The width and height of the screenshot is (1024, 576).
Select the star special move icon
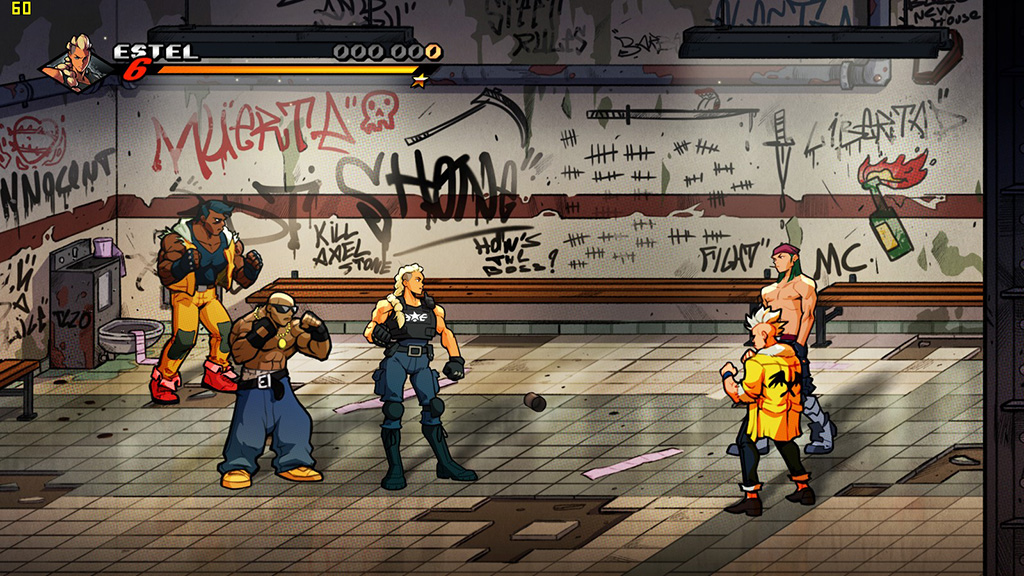coord(420,79)
